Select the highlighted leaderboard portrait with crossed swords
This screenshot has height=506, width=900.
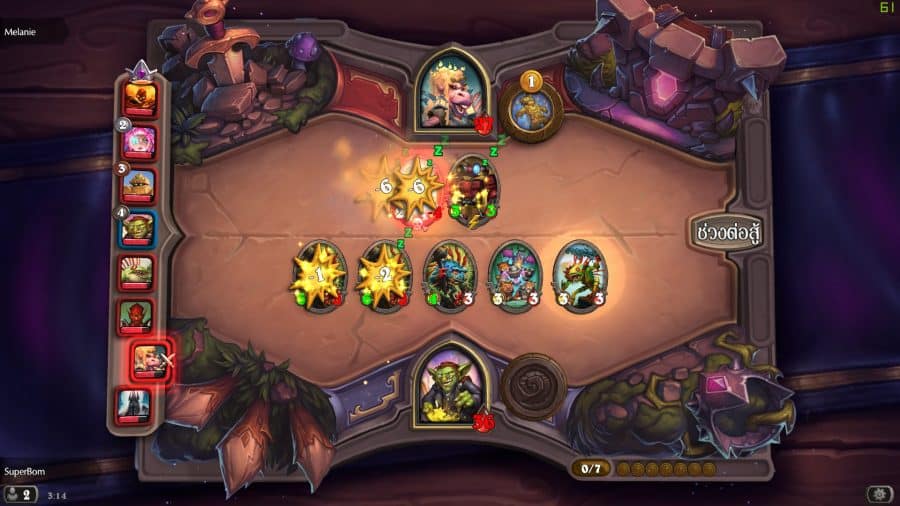point(150,362)
